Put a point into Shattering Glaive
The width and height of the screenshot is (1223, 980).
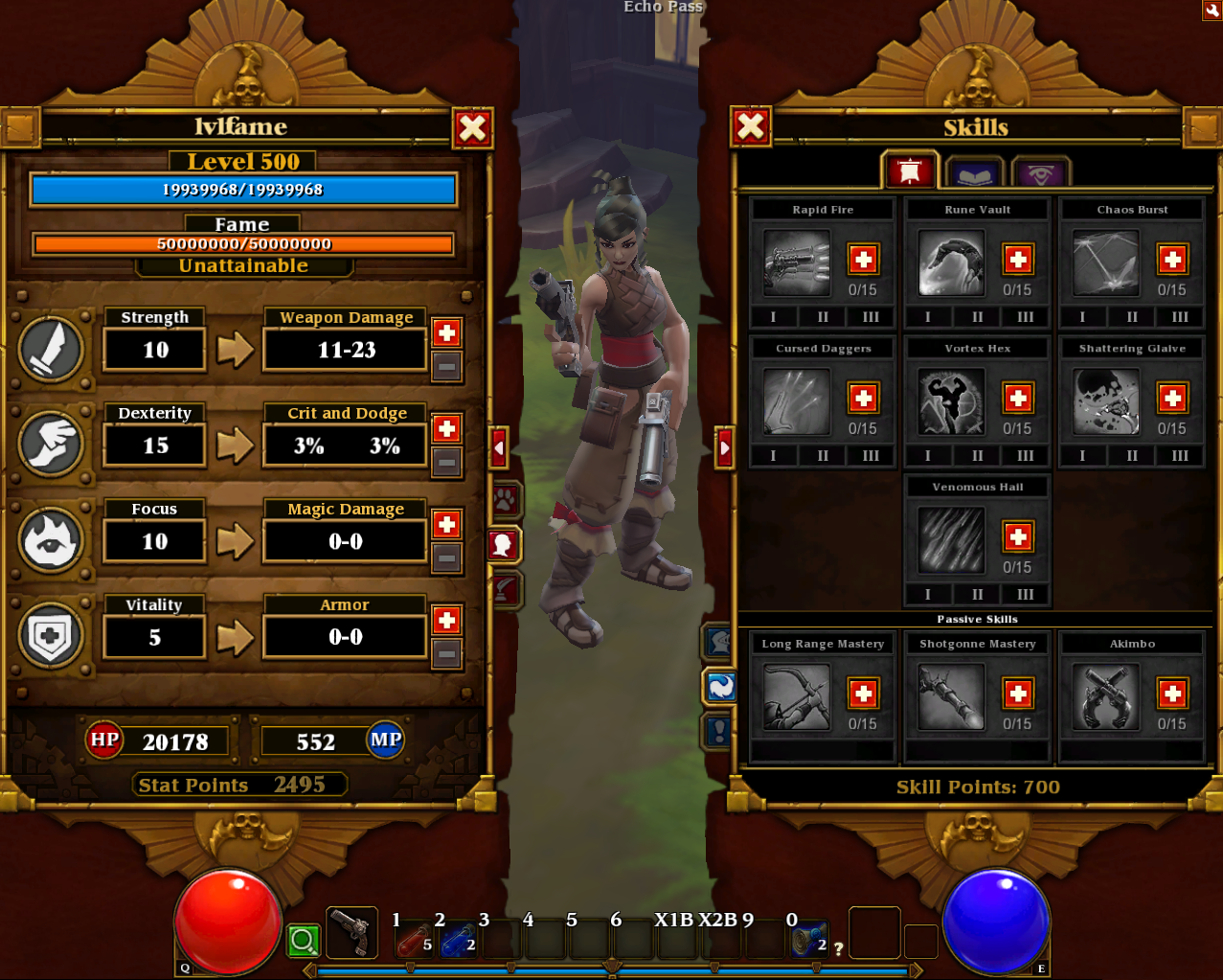(1171, 398)
